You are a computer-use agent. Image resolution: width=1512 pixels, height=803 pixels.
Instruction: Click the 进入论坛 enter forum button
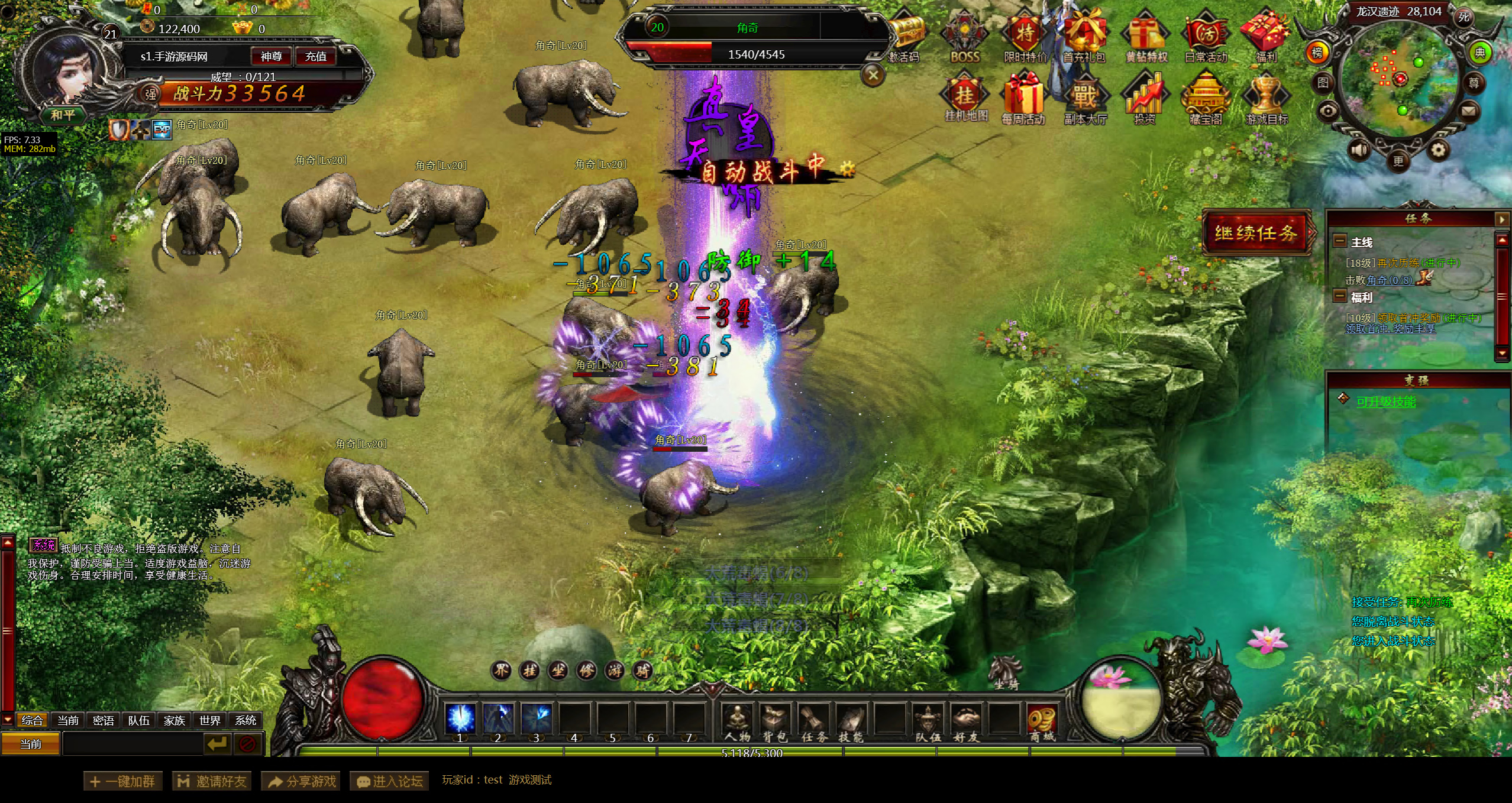pos(389,781)
